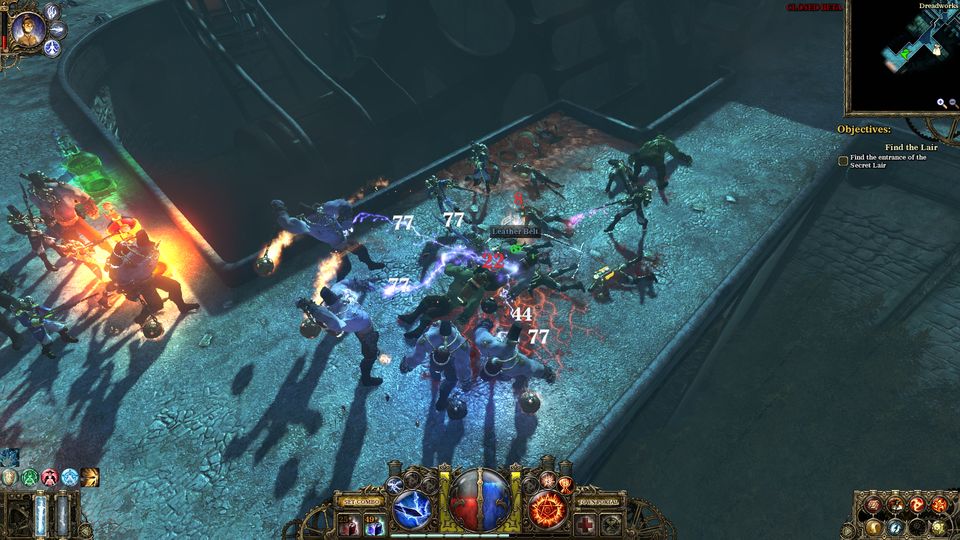
Task: Toggle the companion's white wings behavior icon
Action: point(53,11)
